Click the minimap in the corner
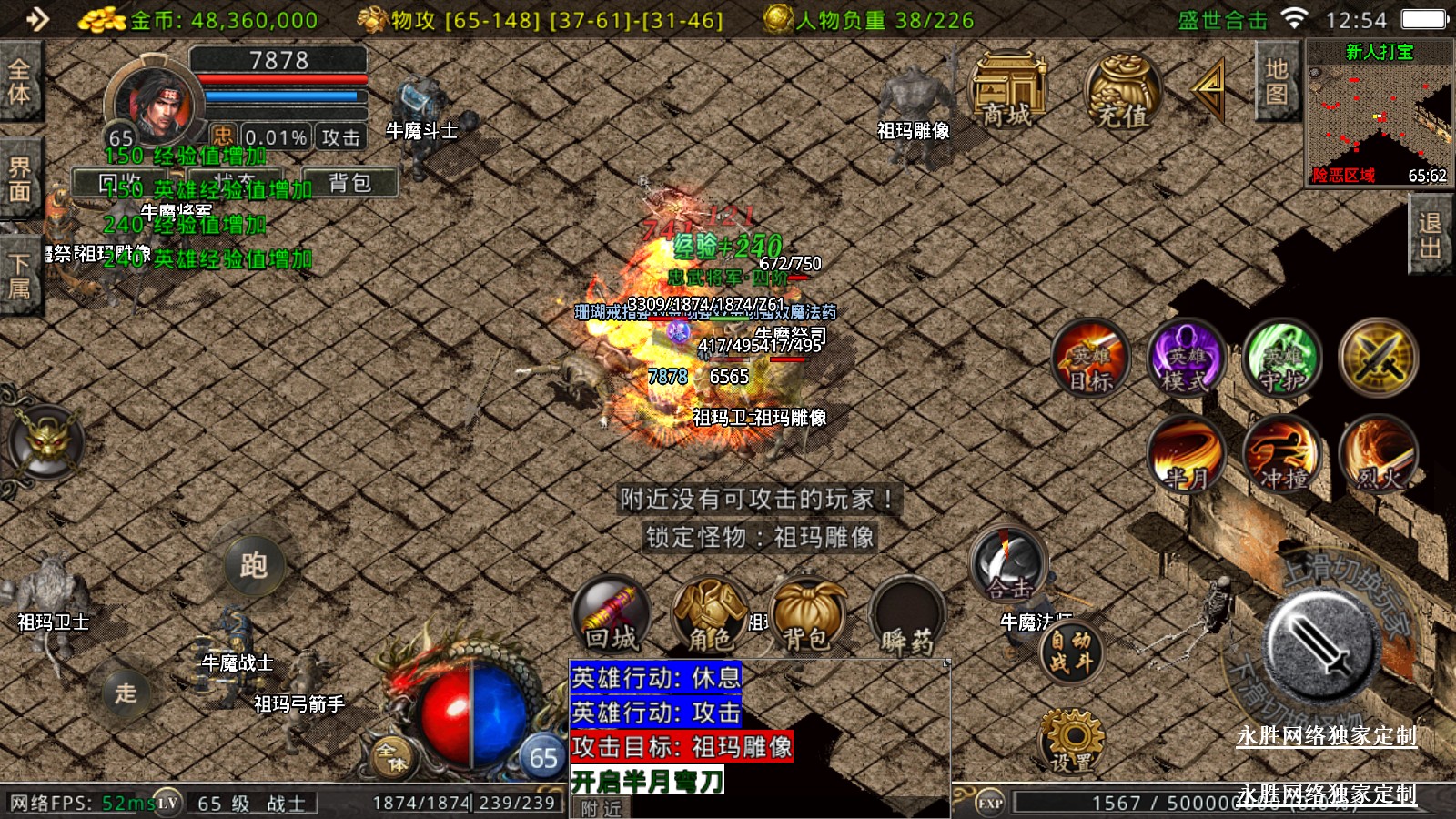1456x819 pixels. coord(1379,114)
